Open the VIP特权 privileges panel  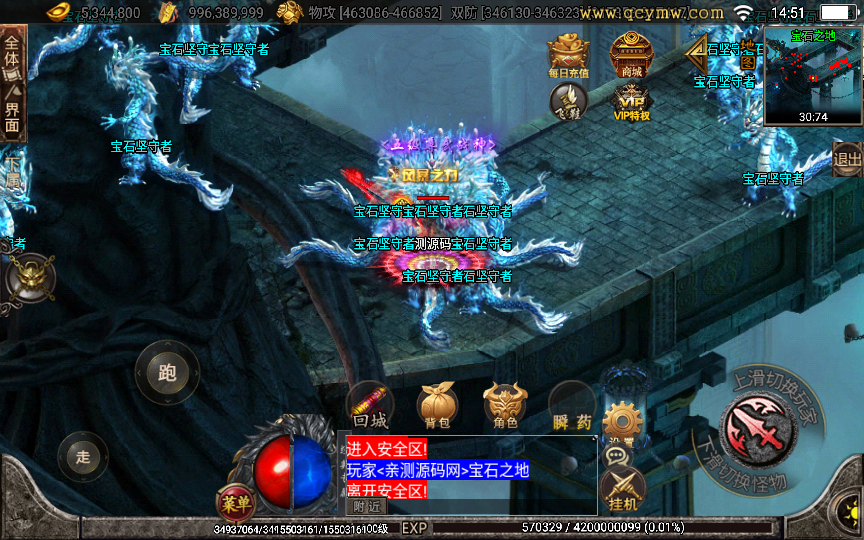coord(631,102)
